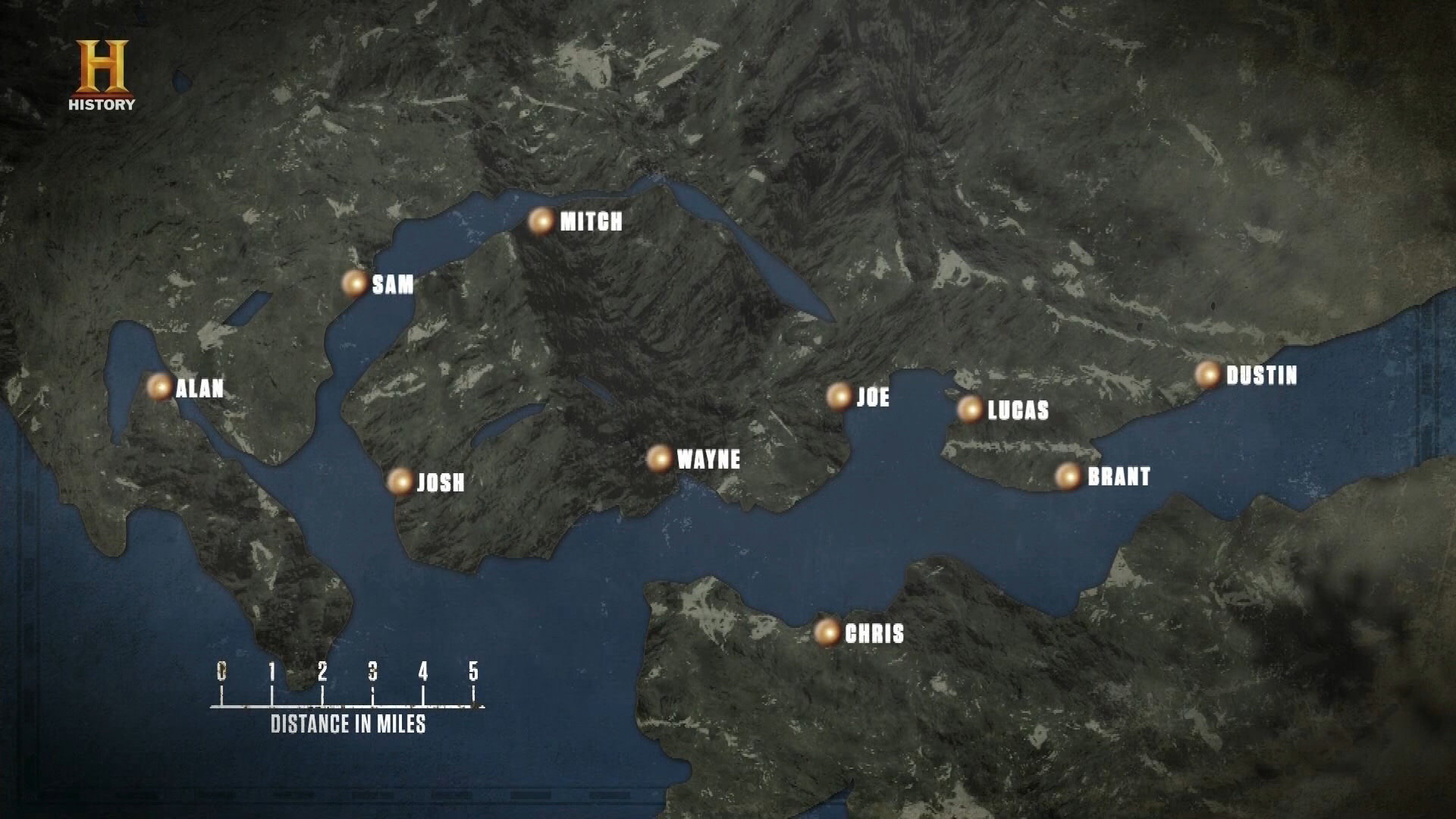Click Dustin's marker on the map

tap(1207, 374)
